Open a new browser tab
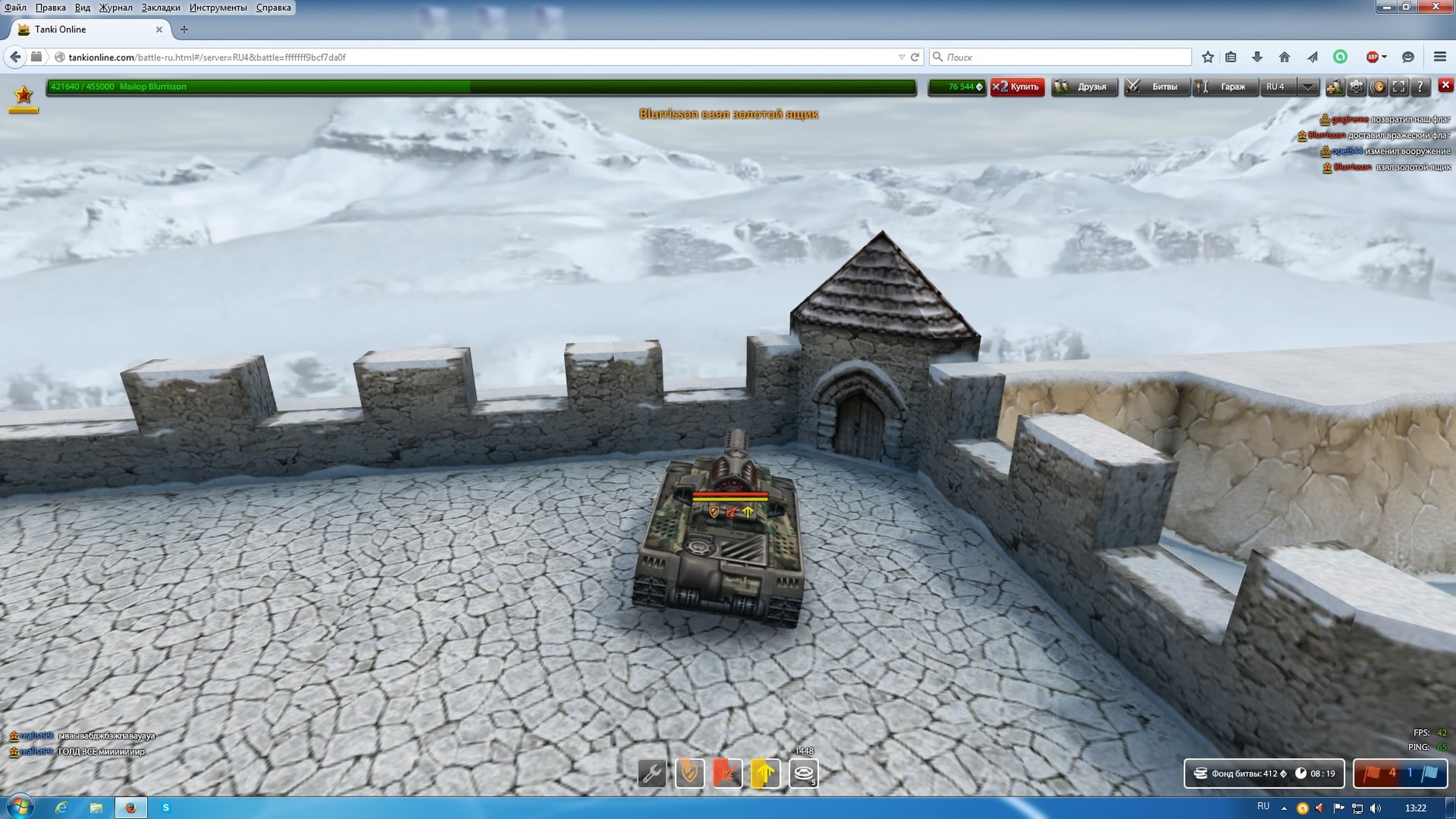Screen dimensions: 1456x819 tap(184, 29)
